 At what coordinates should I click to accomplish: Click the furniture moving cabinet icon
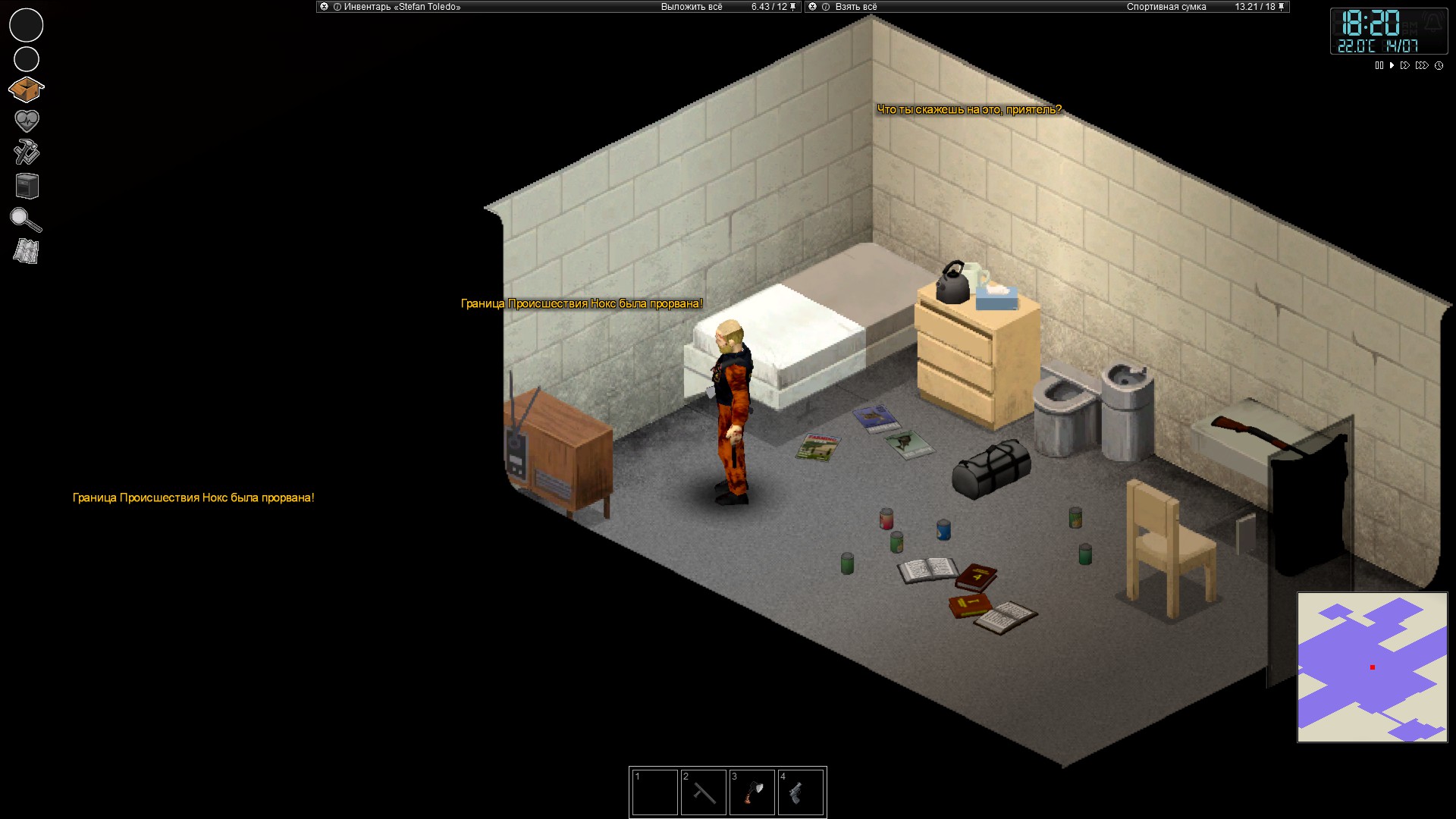point(27,186)
